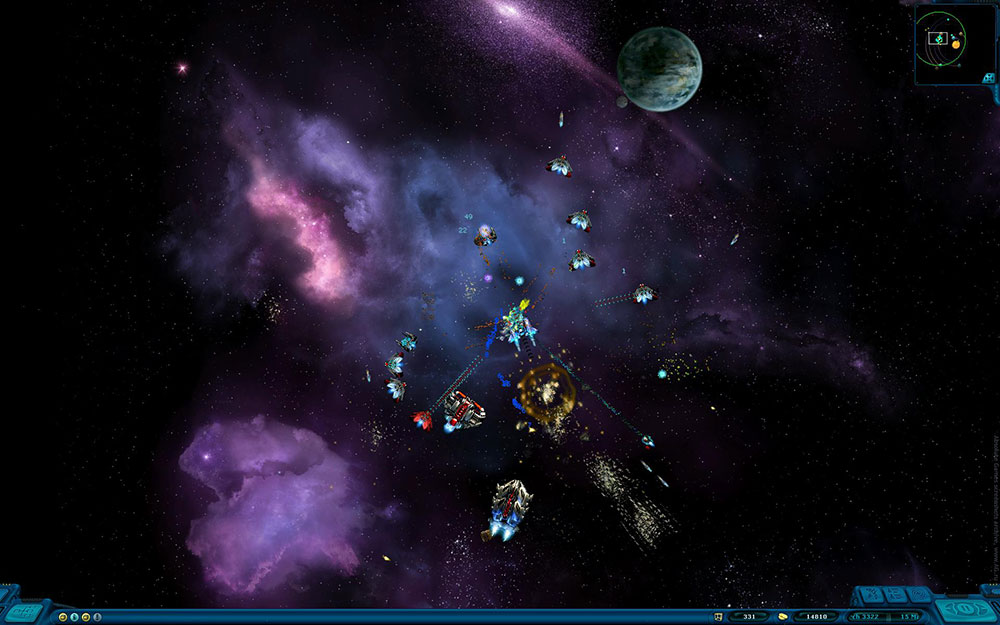This screenshot has height=625, width=1000.
Task: Click the square icon beside the 331 counter
Action: click(x=718, y=616)
